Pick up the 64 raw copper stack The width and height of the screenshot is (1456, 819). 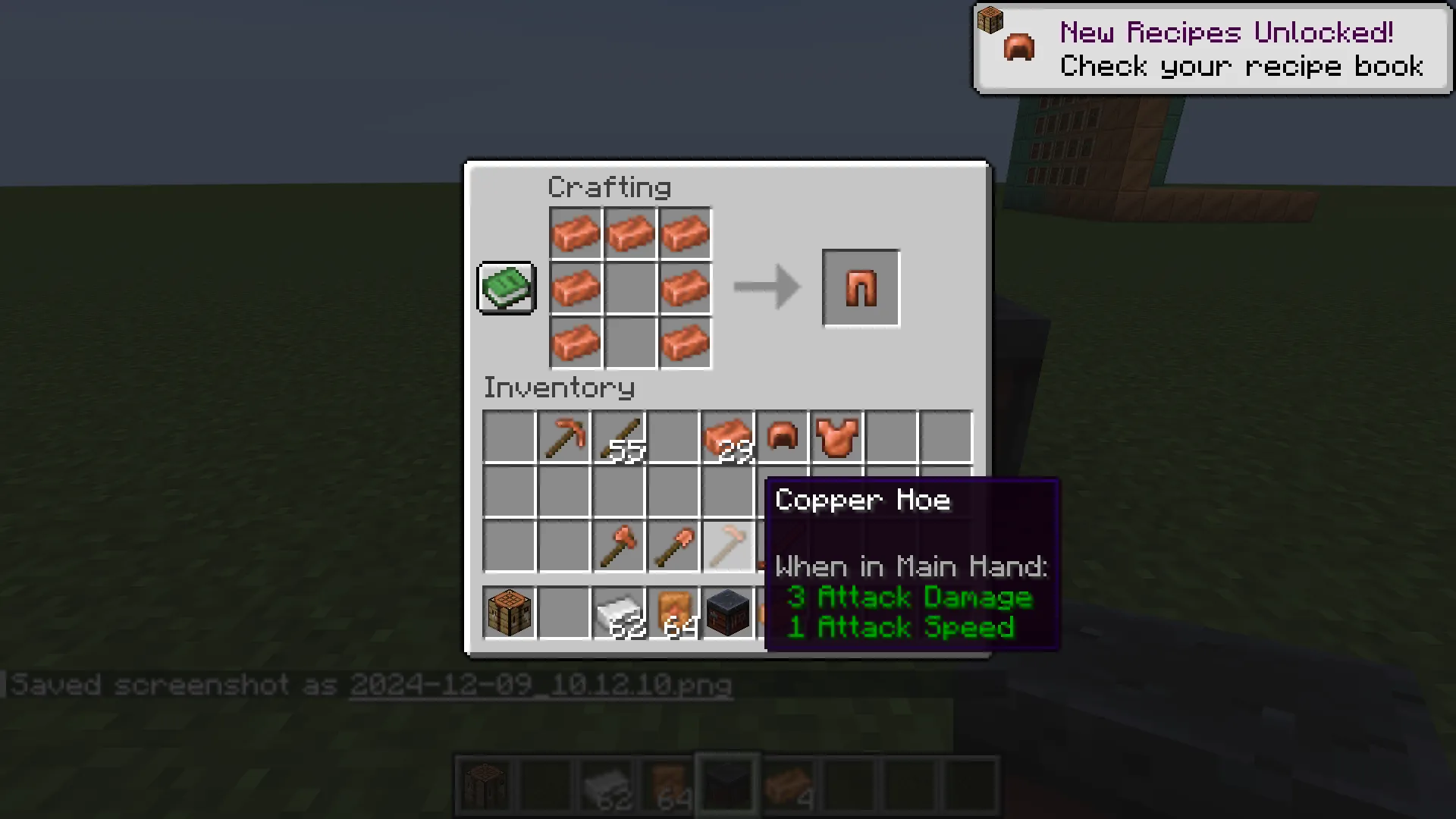673,613
